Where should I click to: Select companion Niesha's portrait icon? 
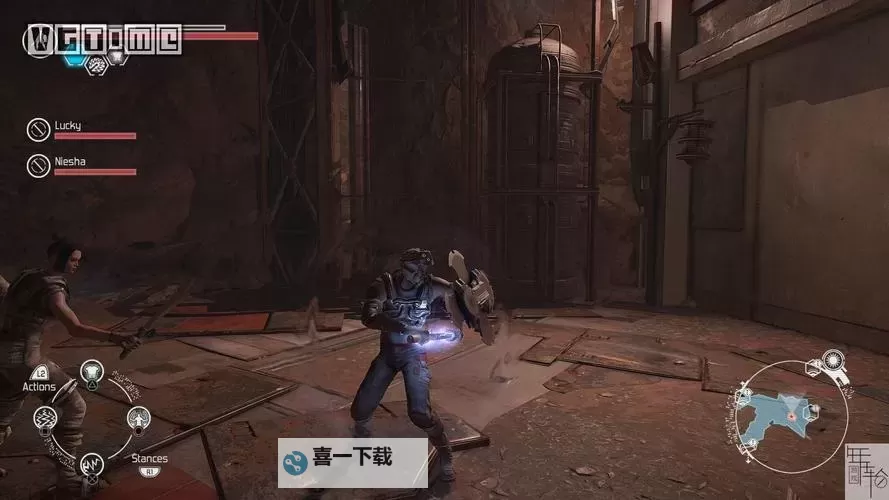point(38,164)
